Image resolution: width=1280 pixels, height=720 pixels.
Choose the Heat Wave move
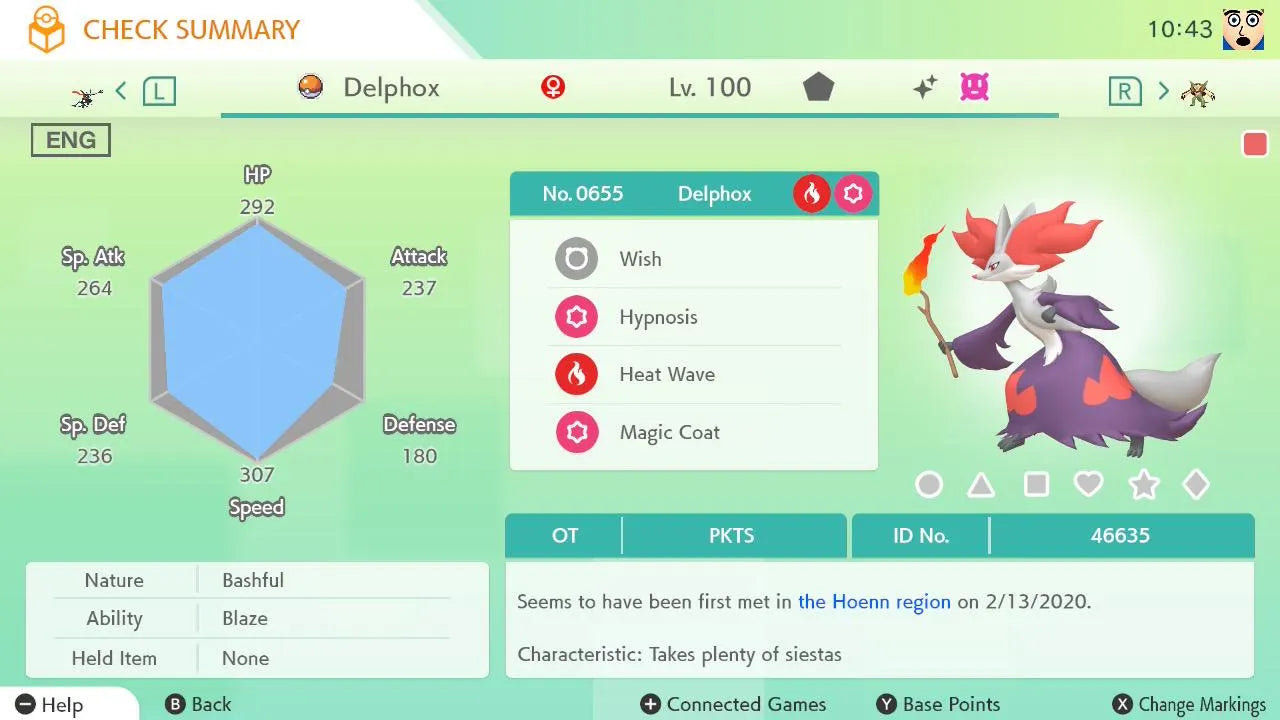click(x=694, y=375)
